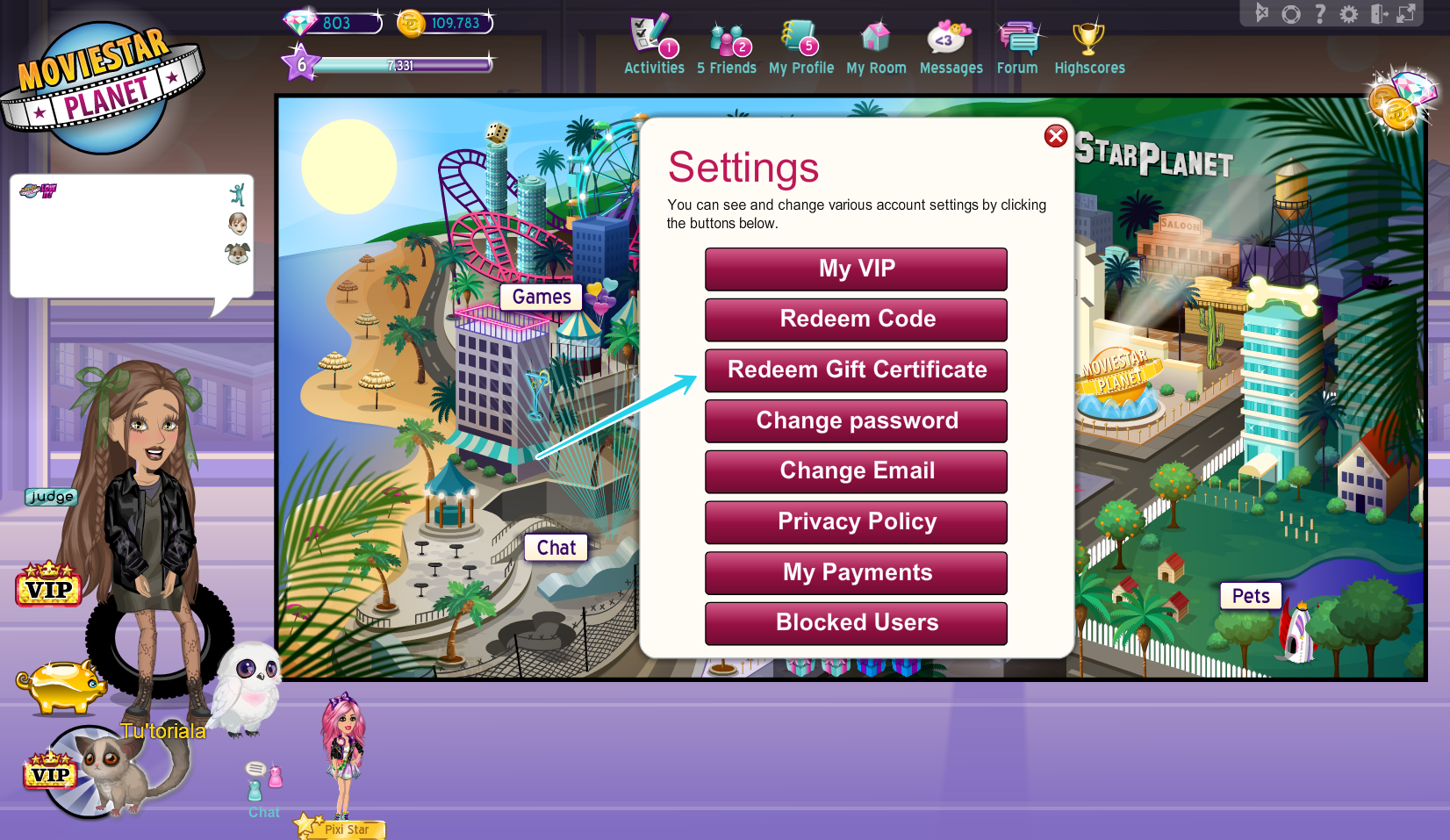Toggle fullscreen with the resize arrows icon
The image size is (1450, 840).
coord(1404,14)
